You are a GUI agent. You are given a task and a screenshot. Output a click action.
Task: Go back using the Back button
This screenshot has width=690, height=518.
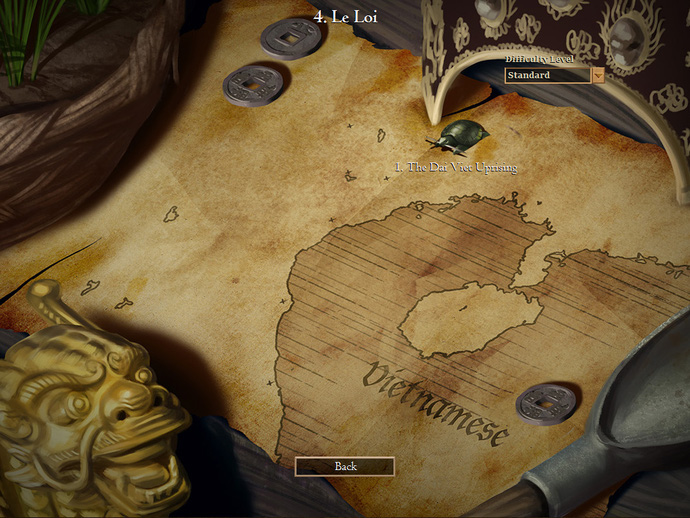(x=345, y=466)
